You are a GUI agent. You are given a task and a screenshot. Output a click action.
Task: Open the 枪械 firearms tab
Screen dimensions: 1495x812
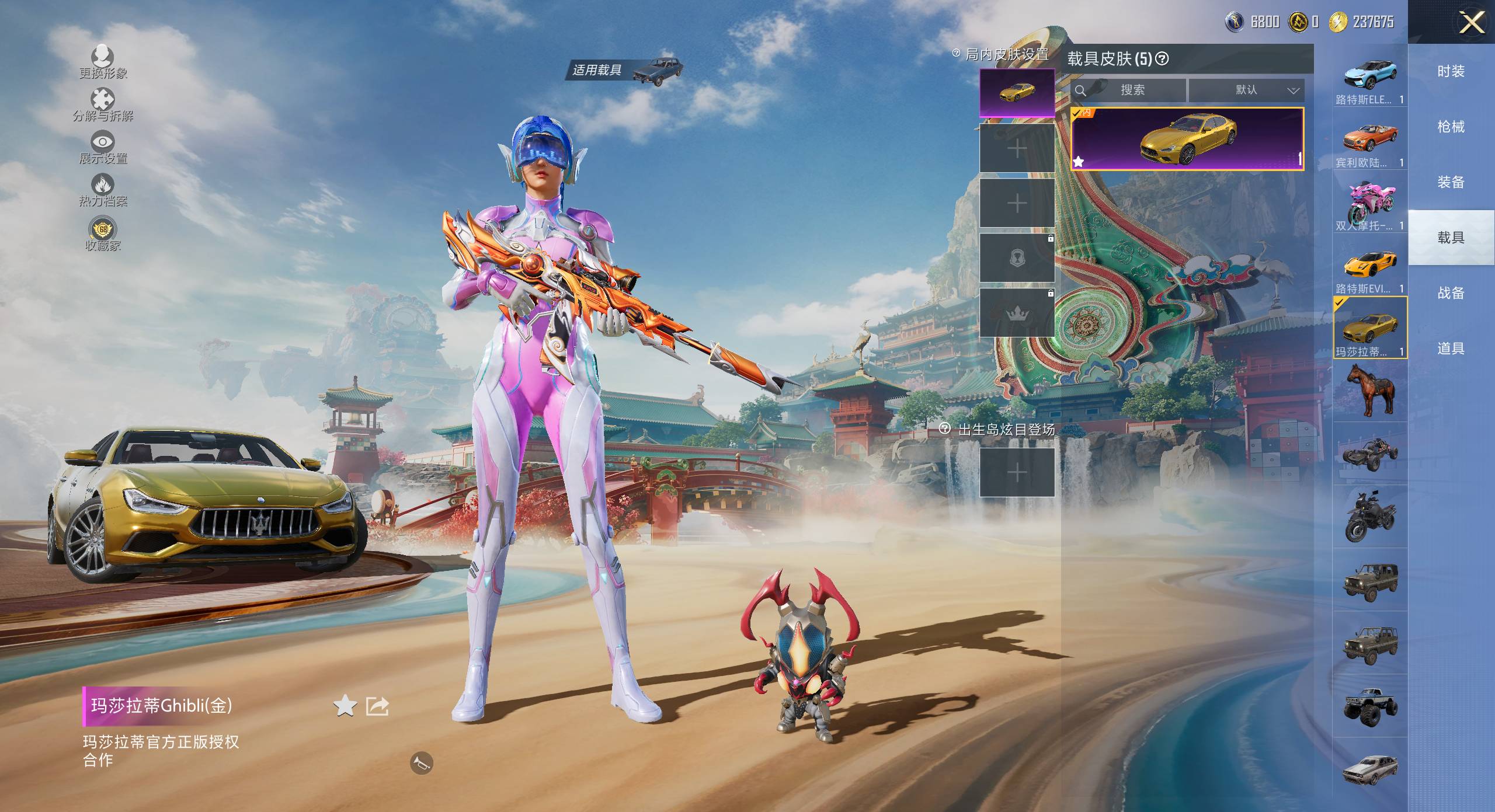(x=1451, y=127)
